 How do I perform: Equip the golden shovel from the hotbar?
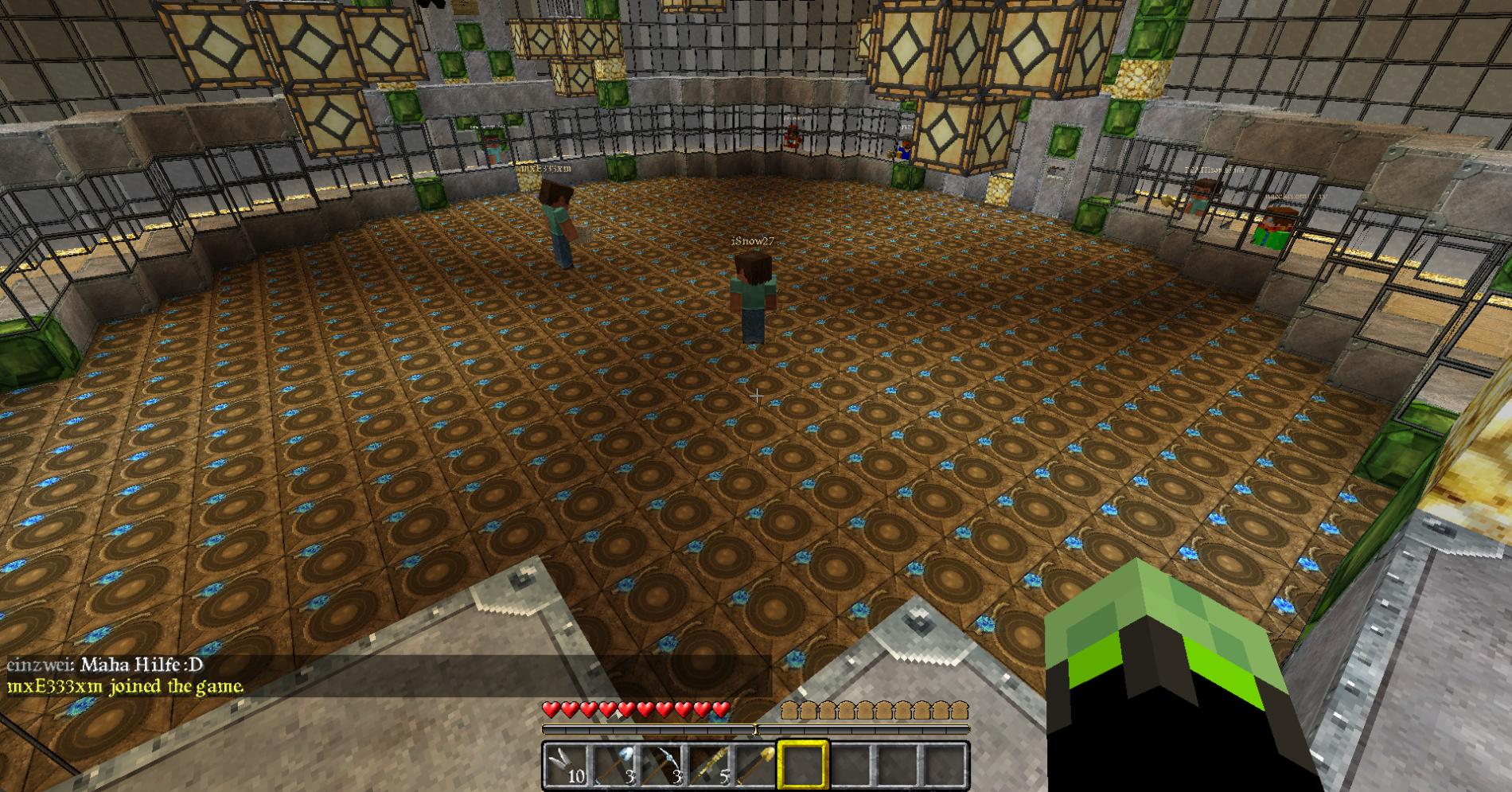pos(754,765)
